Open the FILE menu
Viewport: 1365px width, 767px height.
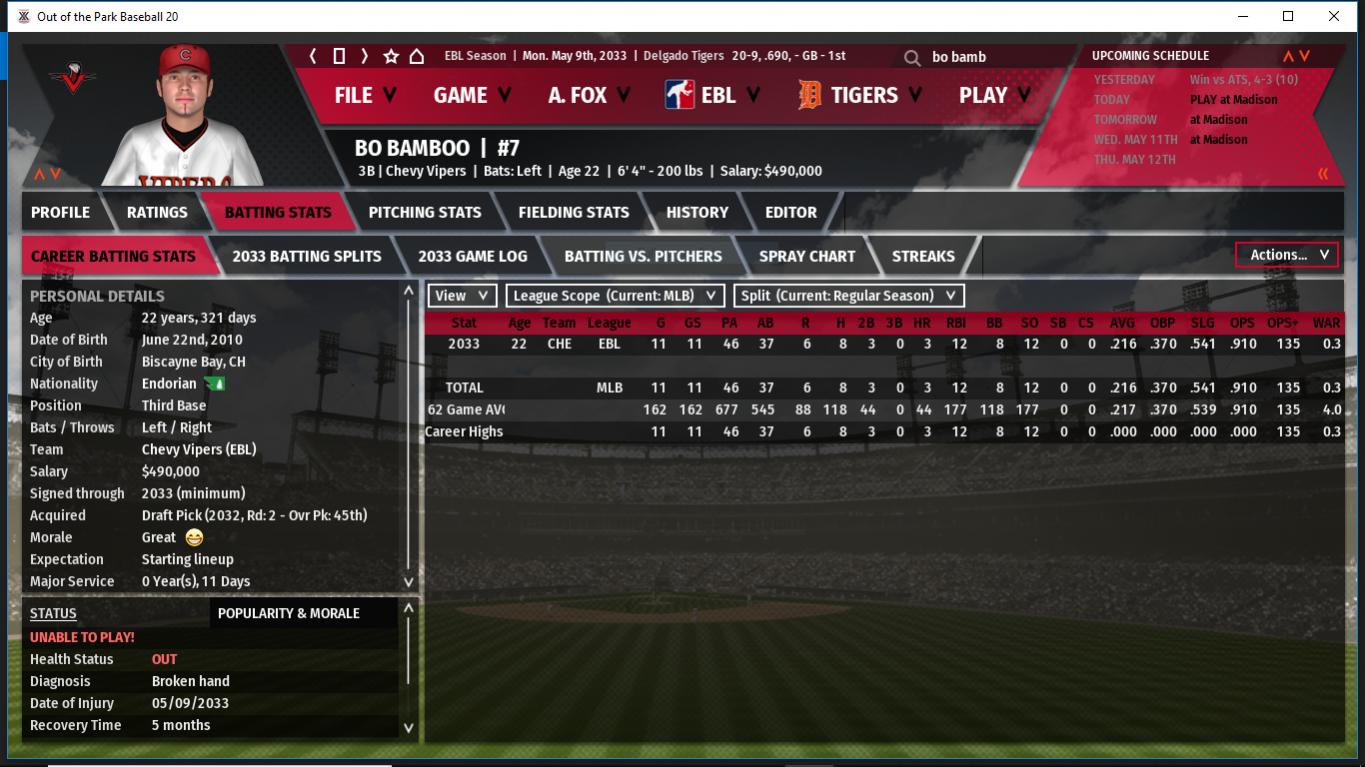(365, 95)
